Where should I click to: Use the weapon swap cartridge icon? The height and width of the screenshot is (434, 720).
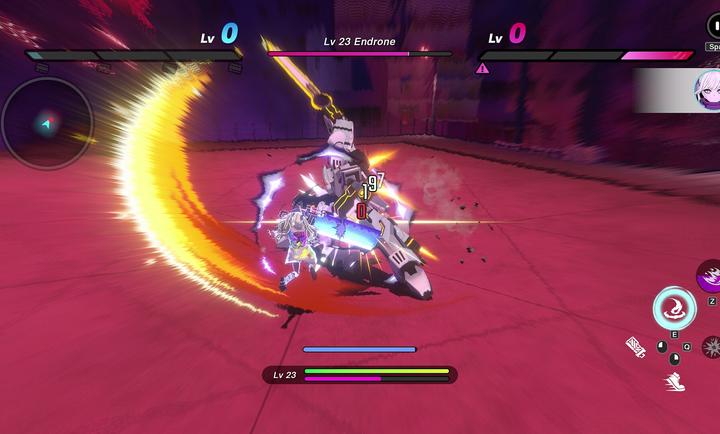636,347
